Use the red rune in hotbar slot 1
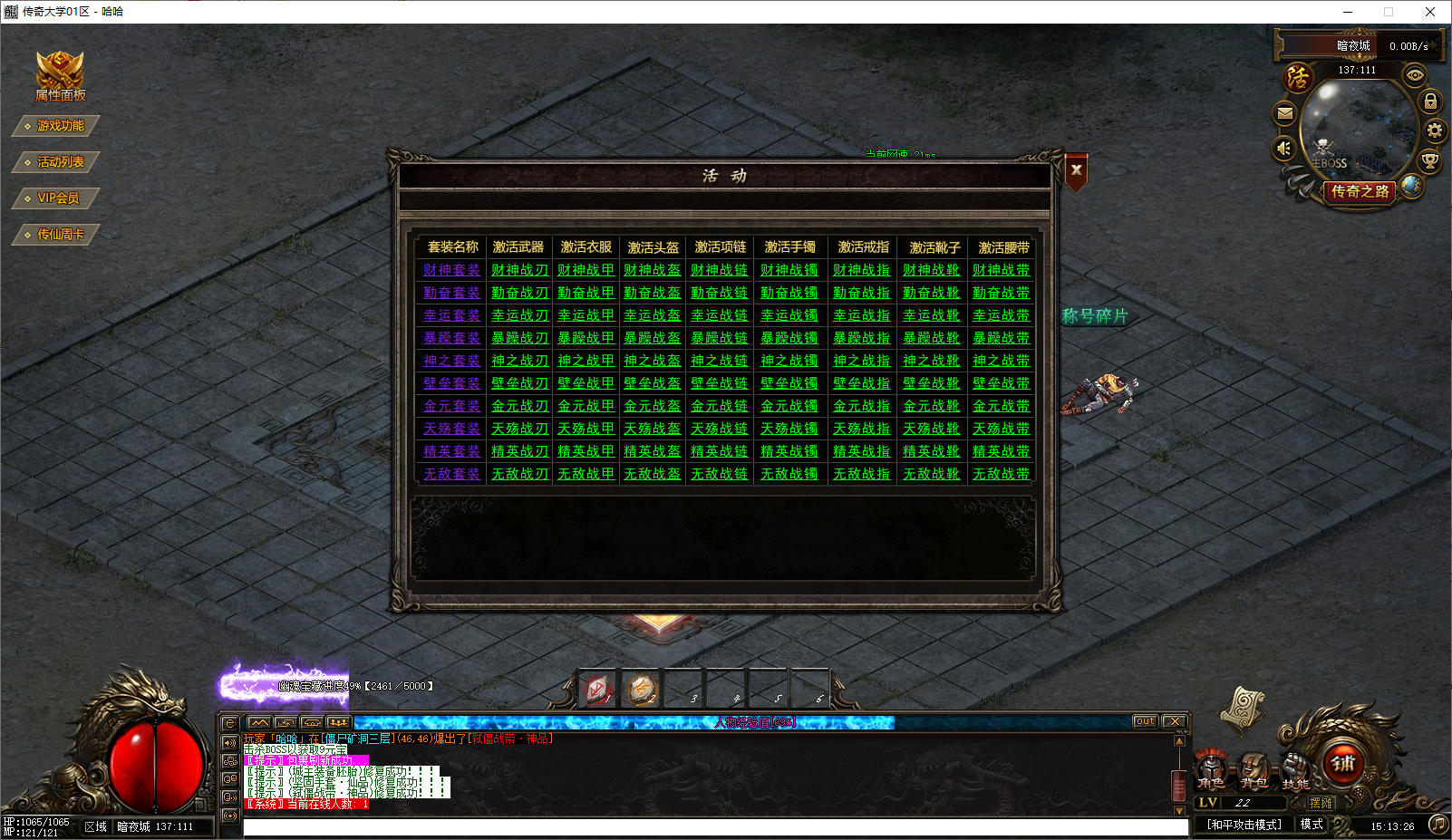This screenshot has height=840, width=1452. pyautogui.click(x=598, y=690)
